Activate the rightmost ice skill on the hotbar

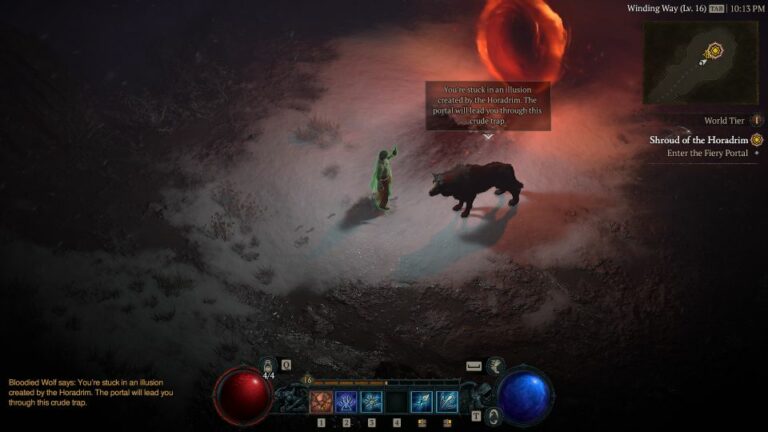446,401
